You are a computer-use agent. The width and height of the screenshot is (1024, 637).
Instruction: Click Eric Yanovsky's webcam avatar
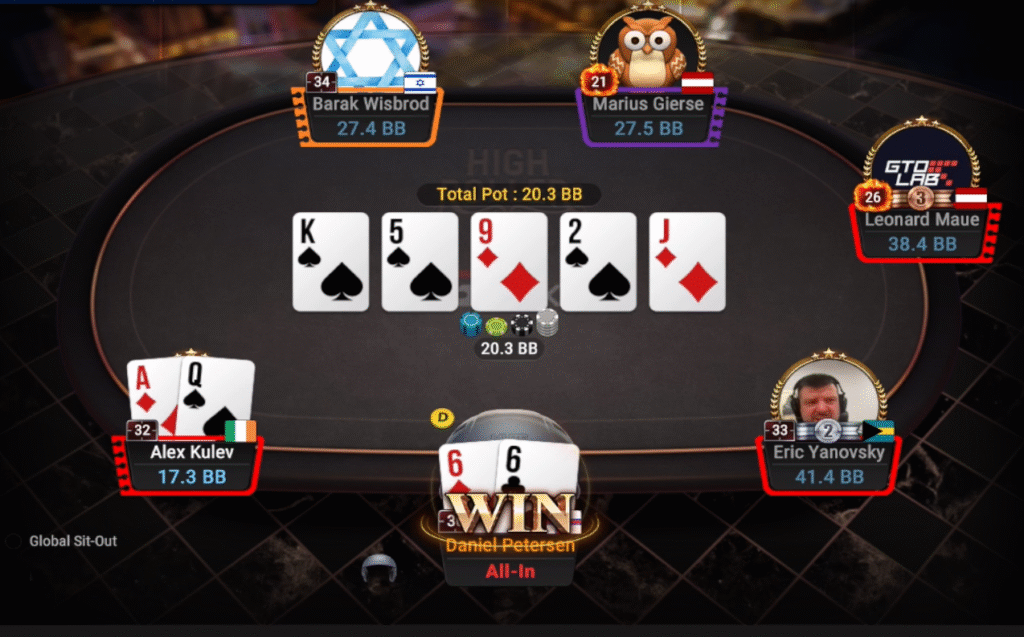tap(827, 395)
